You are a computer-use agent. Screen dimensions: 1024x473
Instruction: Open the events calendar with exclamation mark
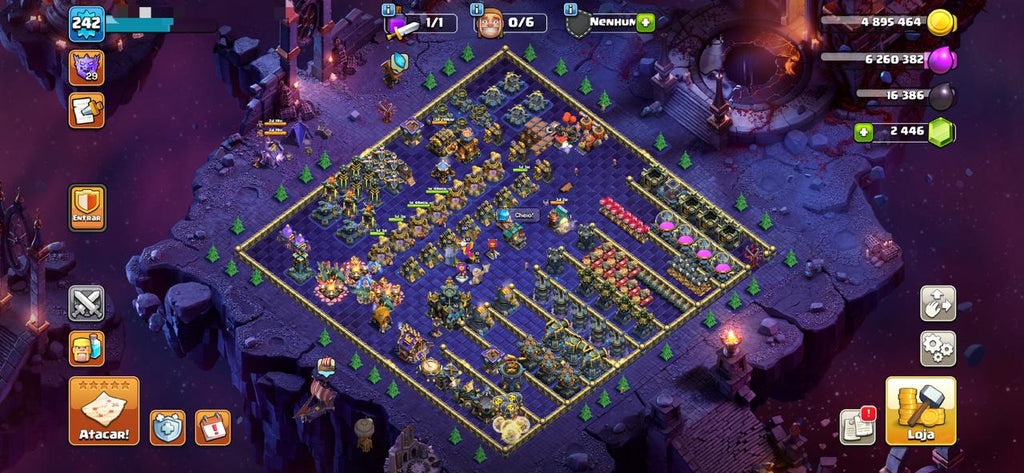coord(212,427)
